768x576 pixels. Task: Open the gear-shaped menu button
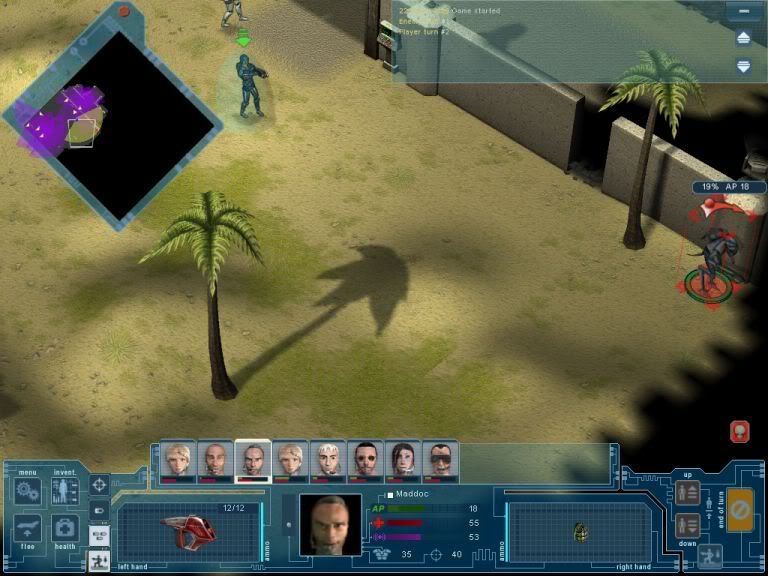28,492
